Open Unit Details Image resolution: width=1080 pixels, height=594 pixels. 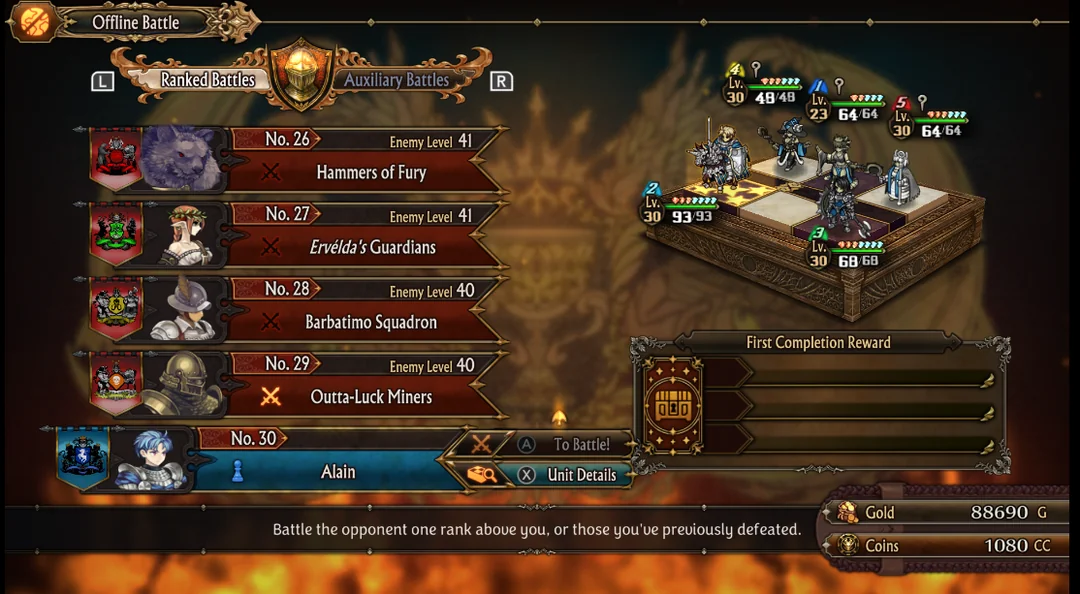[x=579, y=475]
